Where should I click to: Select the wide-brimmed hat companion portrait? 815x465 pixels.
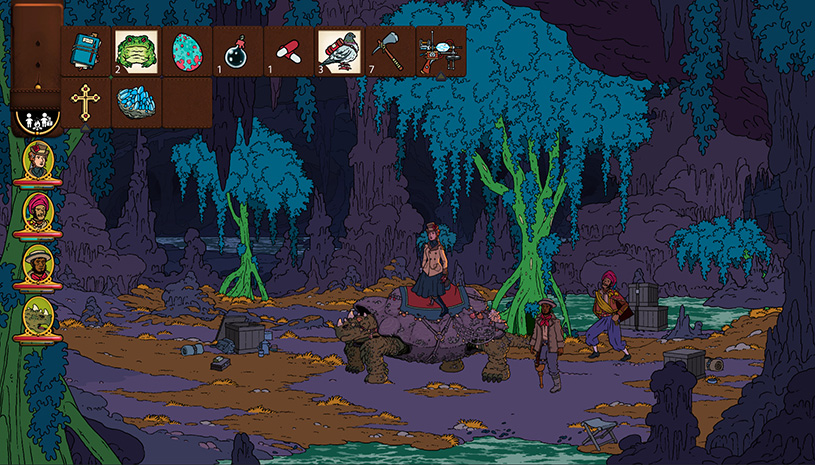(x=37, y=264)
